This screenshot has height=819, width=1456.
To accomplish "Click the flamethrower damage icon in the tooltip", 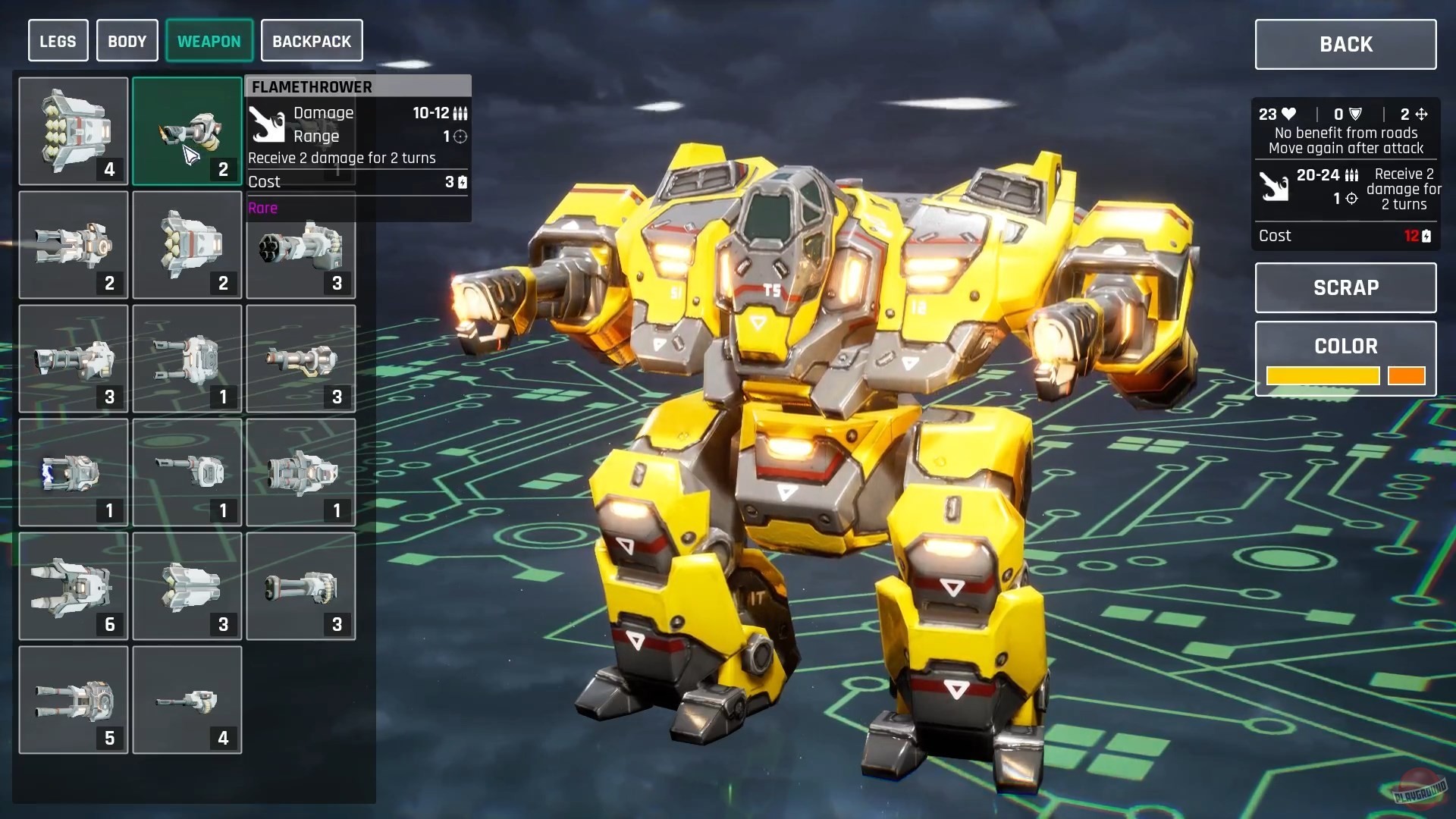I will (268, 124).
